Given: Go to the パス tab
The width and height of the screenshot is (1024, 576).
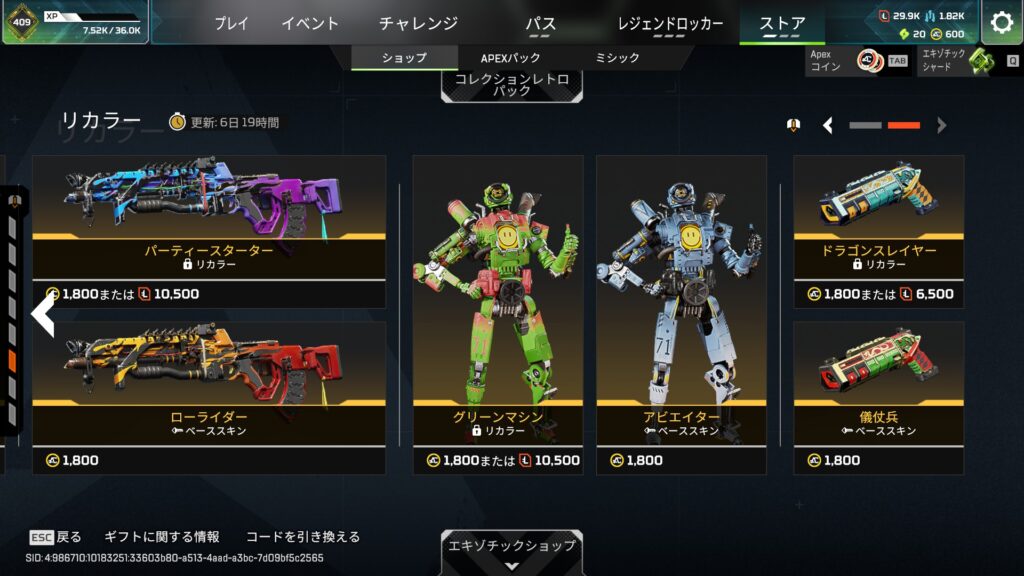Looking at the screenshot, I should click(540, 23).
